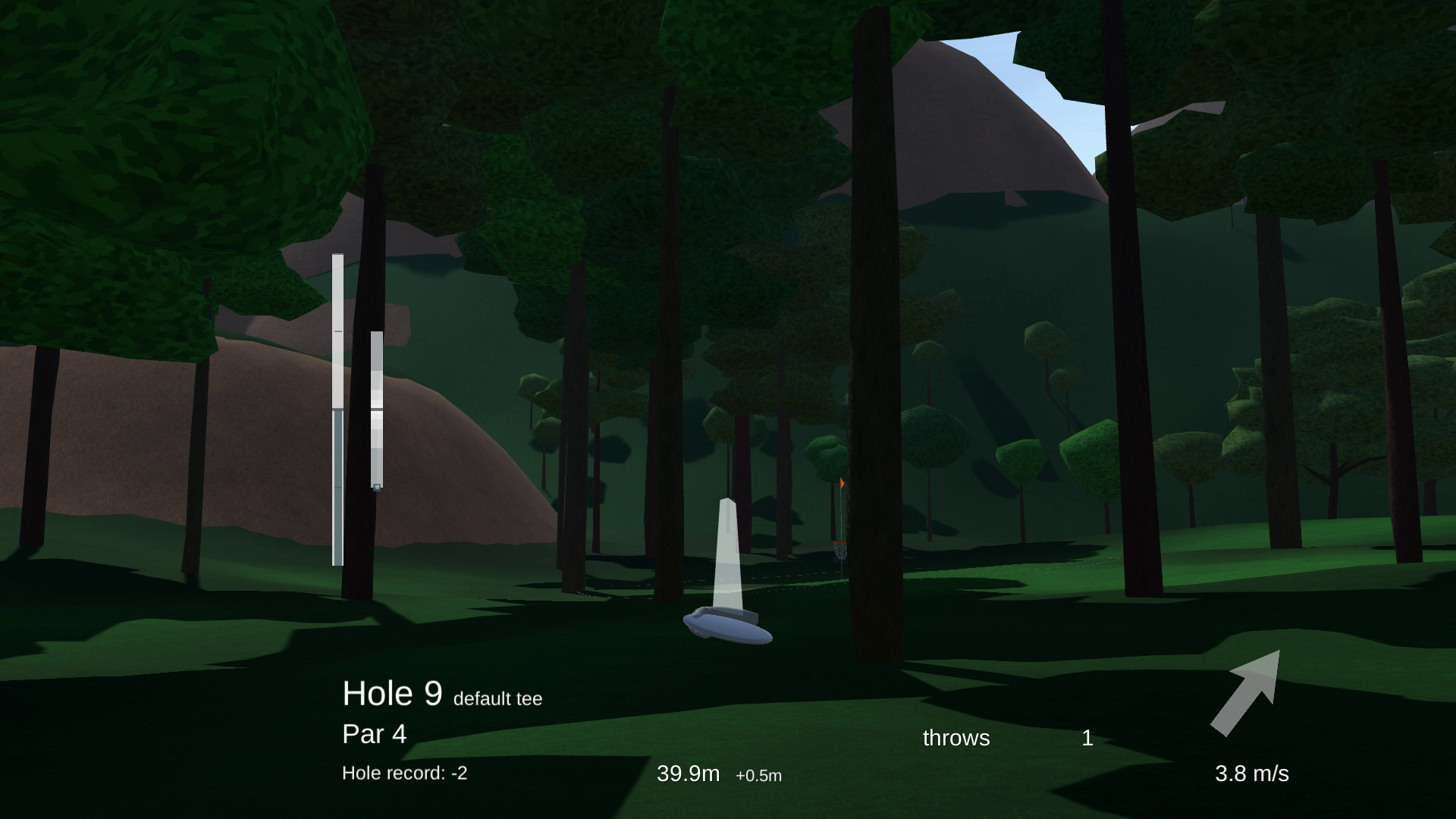
Task: Open the default tee selector
Action: click(498, 698)
